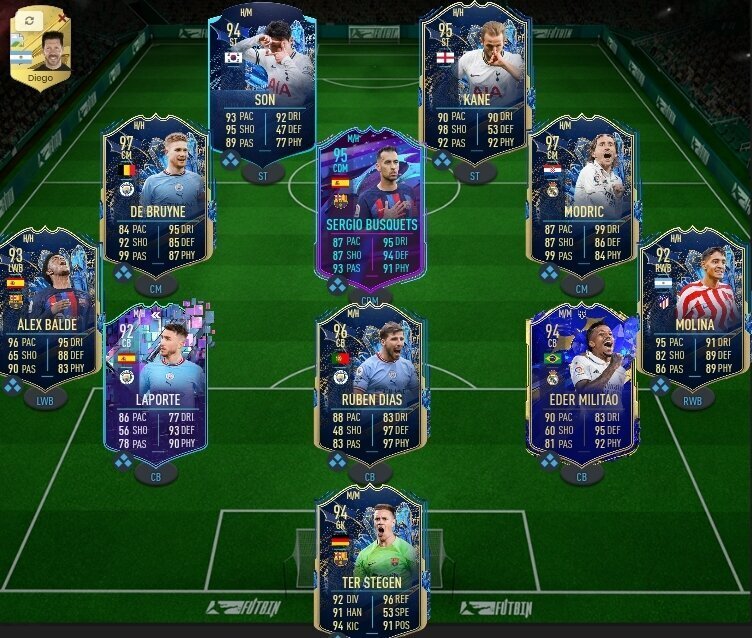752x638 pixels.
Task: Choose the Eder Militao card
Action: tap(582, 385)
